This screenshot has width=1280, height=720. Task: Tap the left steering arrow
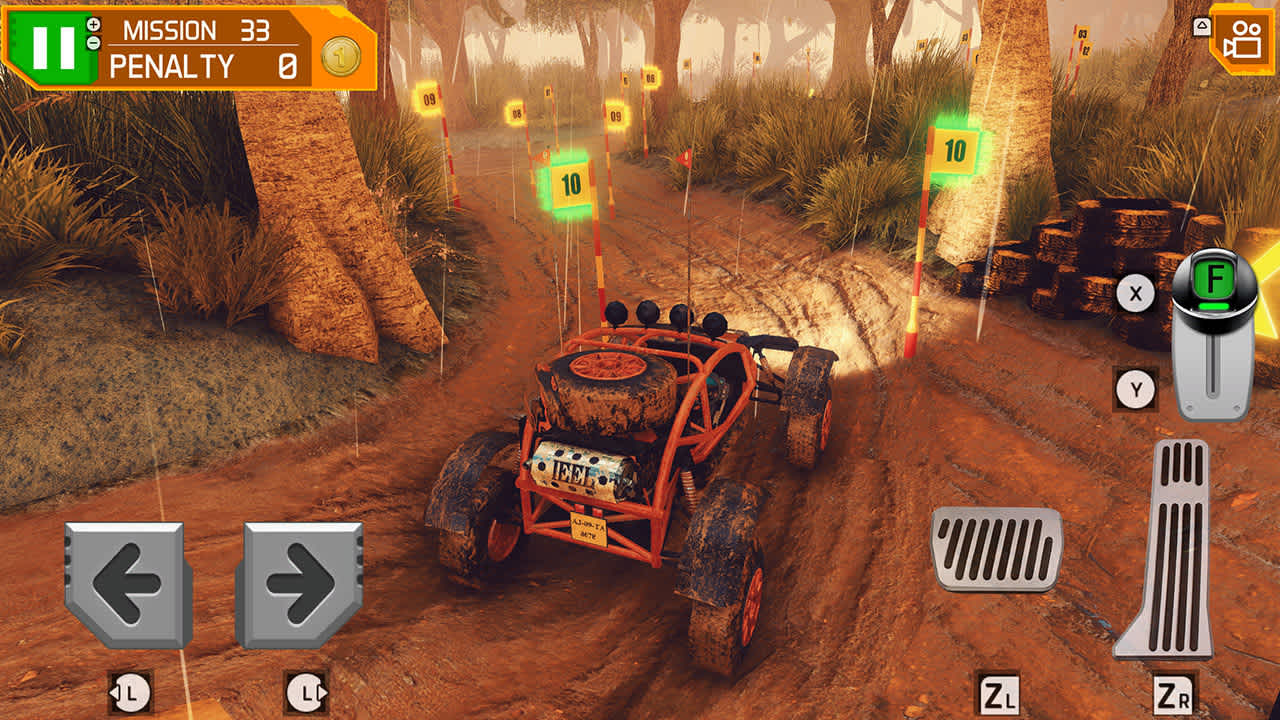124,585
